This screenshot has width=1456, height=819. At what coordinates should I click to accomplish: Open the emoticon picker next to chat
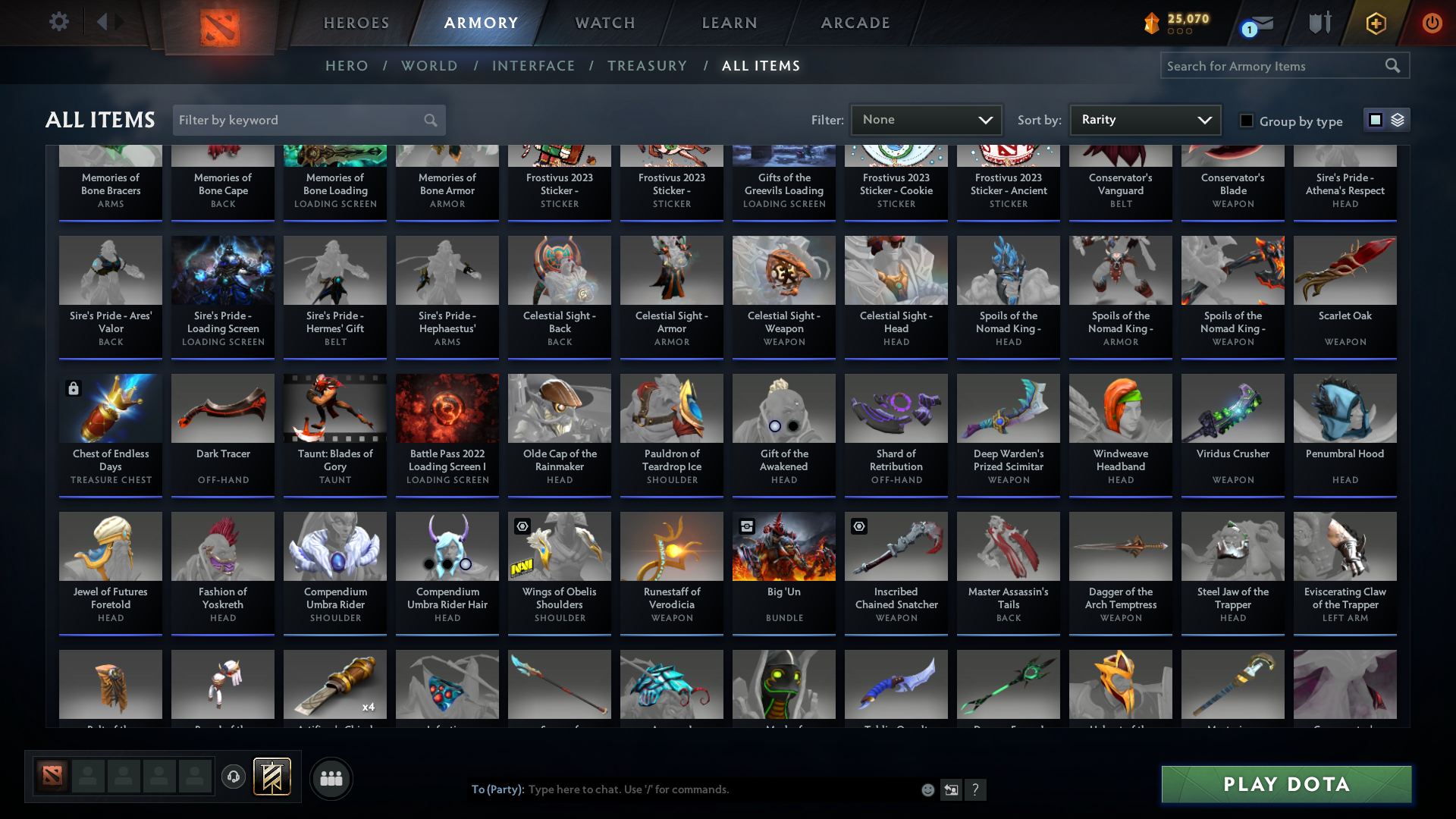coord(927,789)
